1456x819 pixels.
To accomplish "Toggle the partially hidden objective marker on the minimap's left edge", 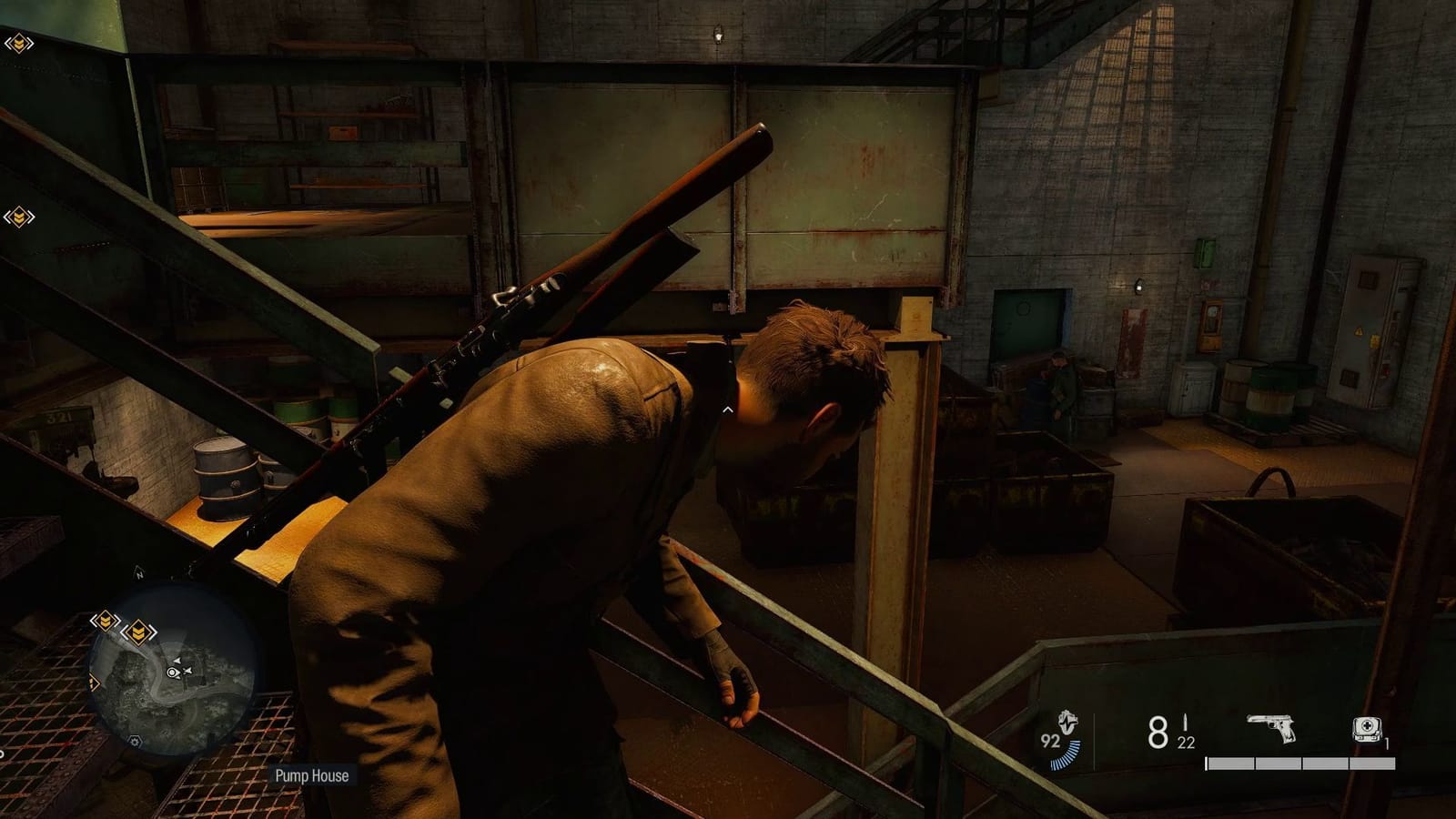I will point(93,682).
